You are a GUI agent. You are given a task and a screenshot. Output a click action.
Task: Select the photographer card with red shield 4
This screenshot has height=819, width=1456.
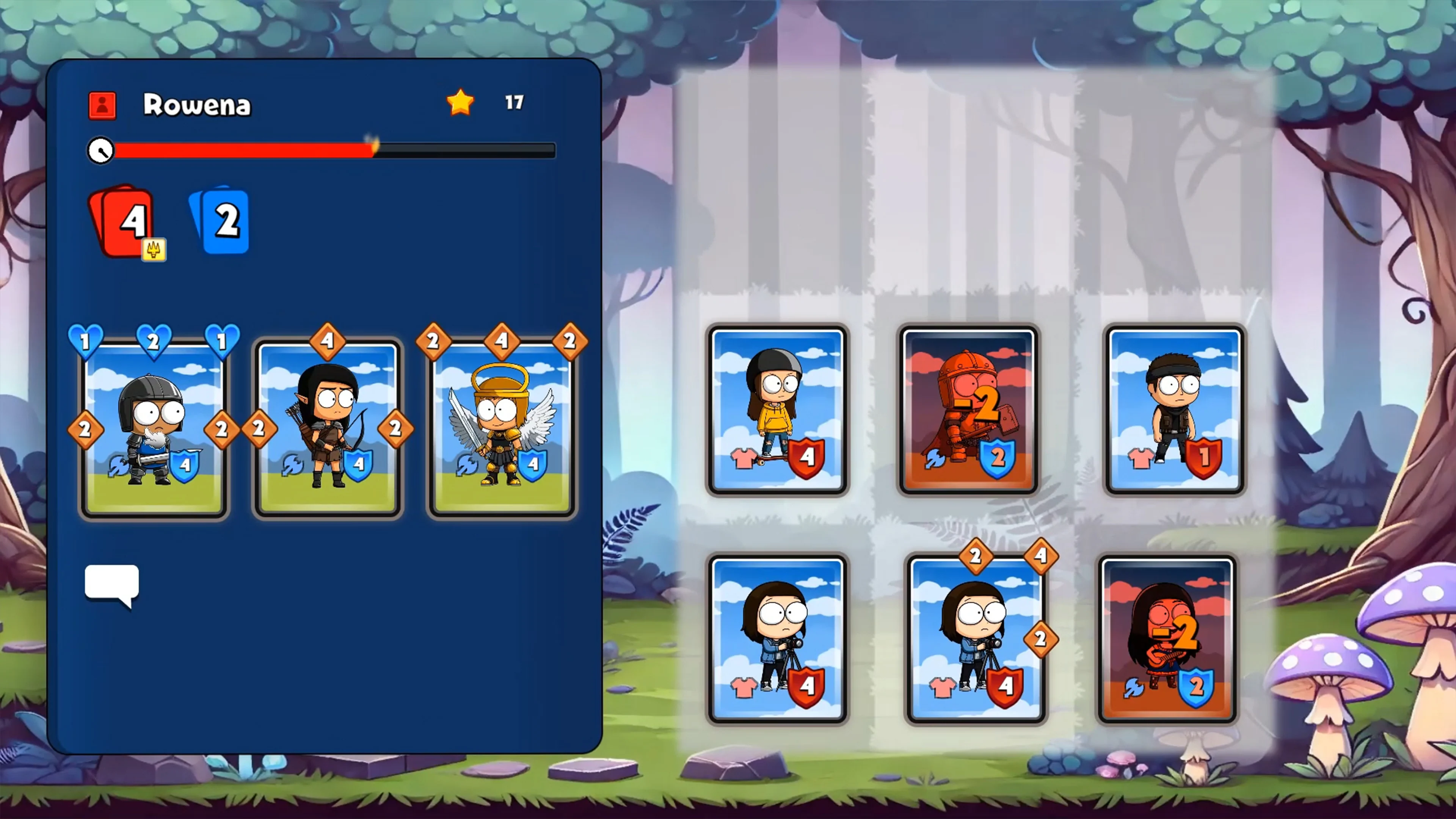(778, 636)
